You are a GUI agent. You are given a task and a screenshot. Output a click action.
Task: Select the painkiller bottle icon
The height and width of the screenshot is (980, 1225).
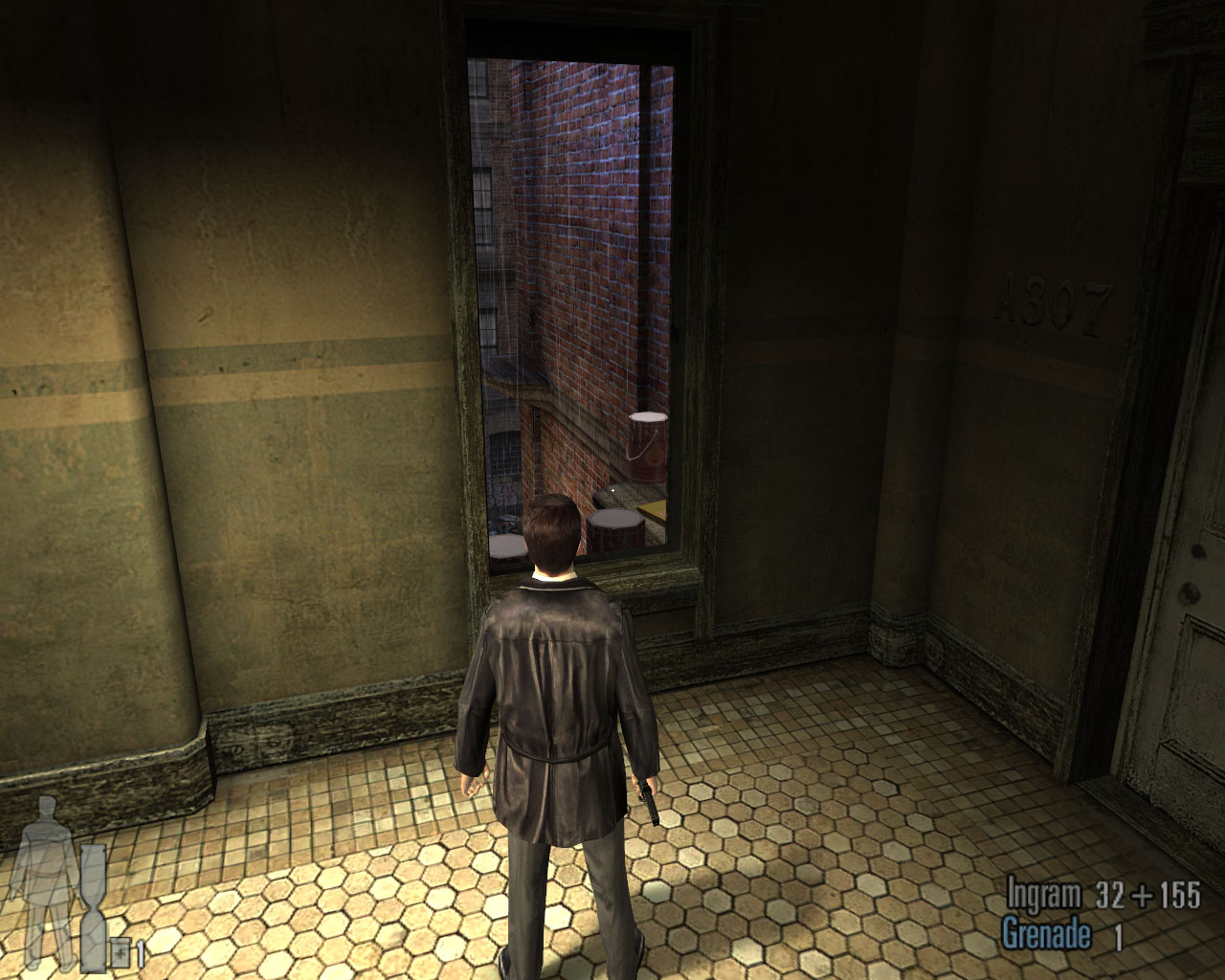121,953
